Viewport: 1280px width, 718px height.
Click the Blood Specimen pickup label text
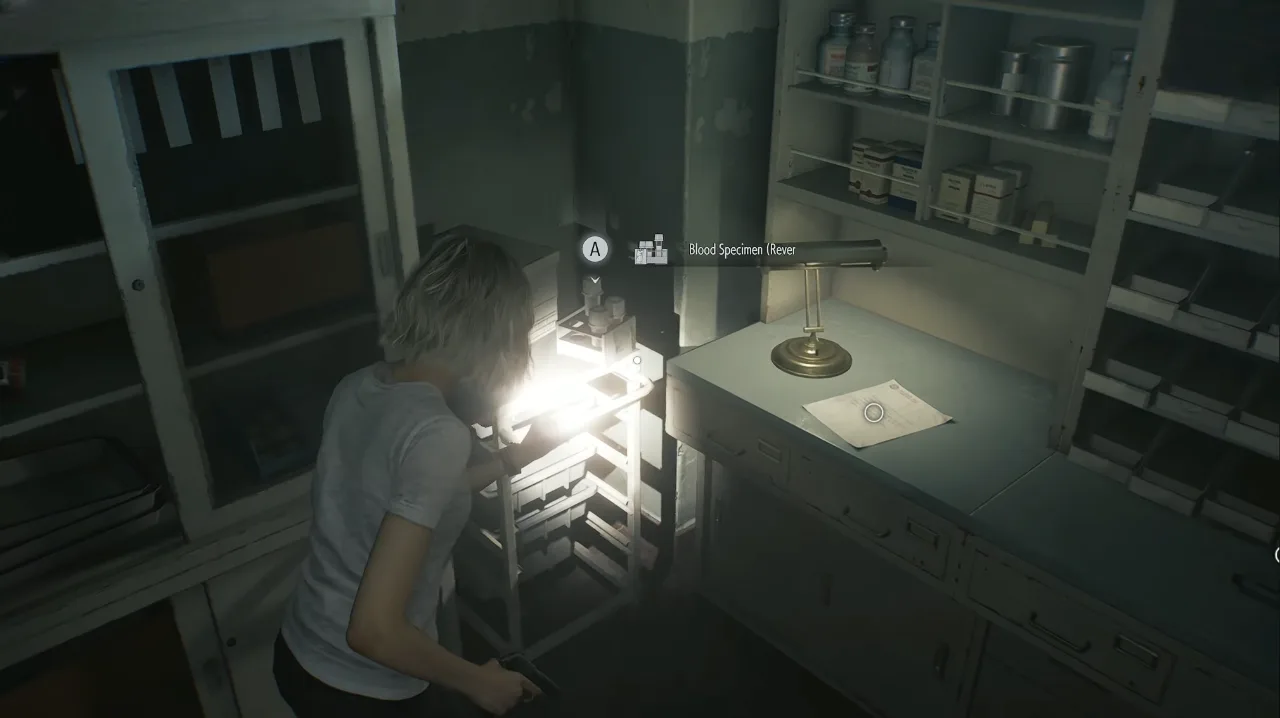tap(742, 250)
